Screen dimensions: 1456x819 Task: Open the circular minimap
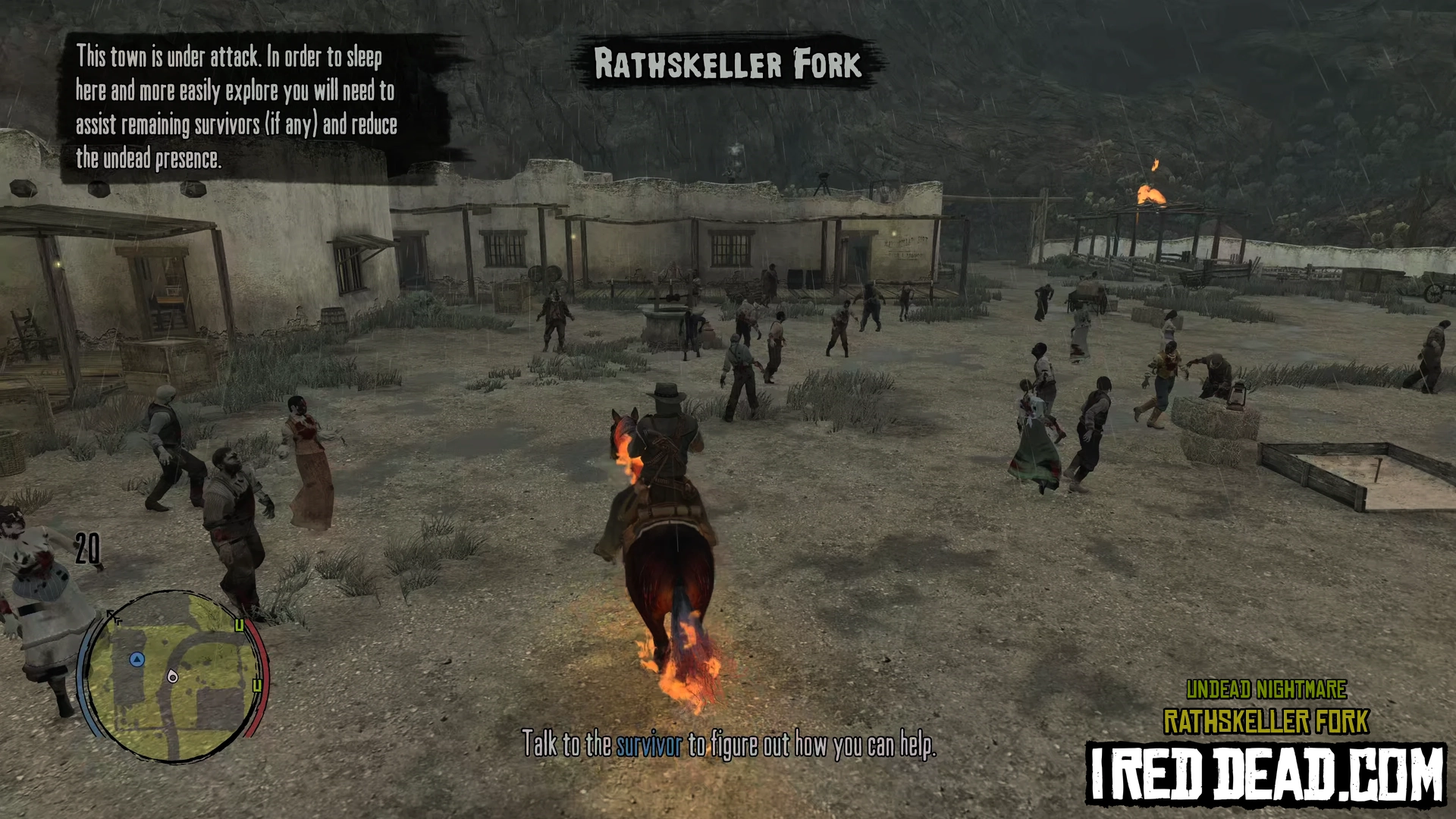pos(173,676)
